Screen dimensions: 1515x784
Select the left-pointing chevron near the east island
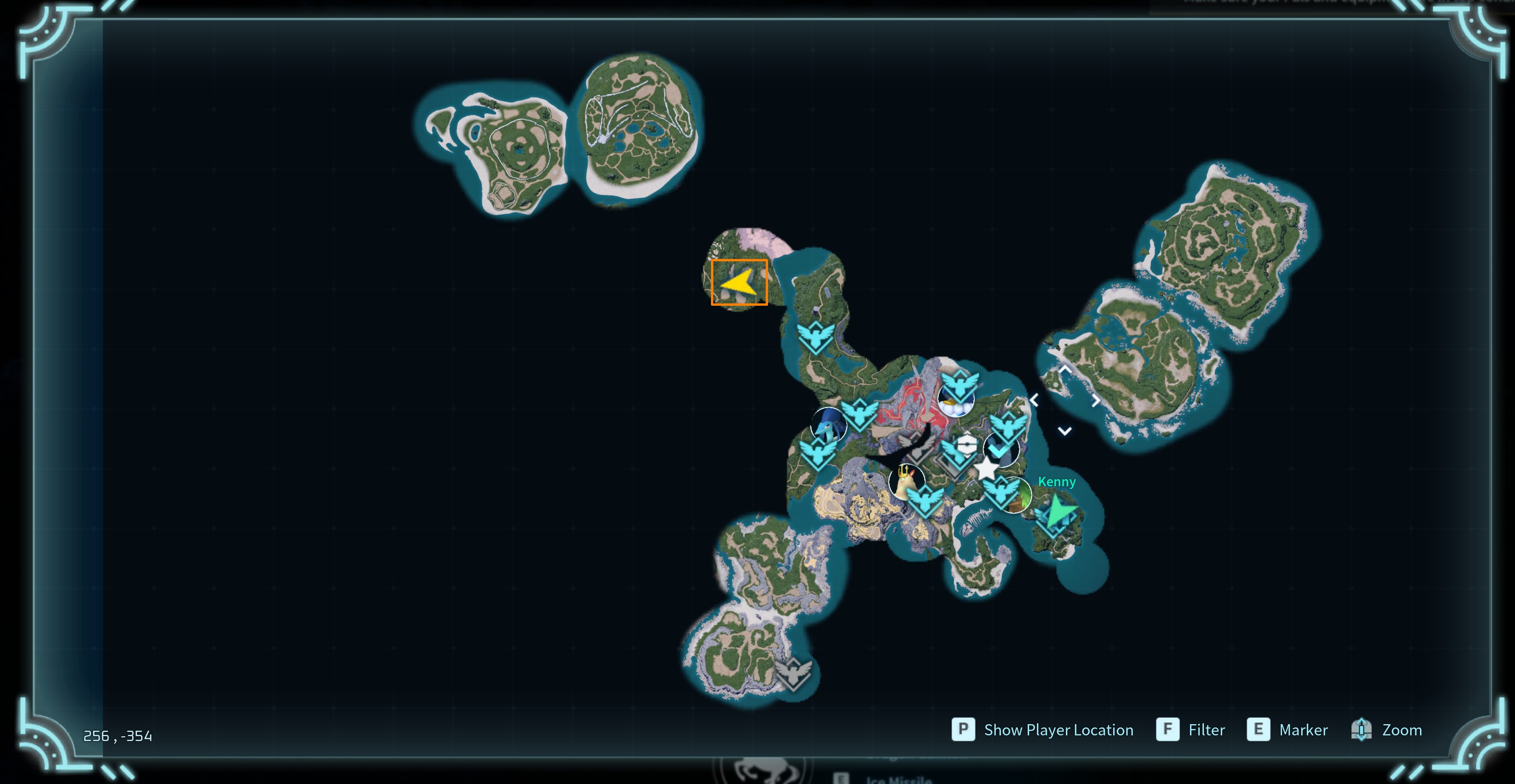point(1035,400)
